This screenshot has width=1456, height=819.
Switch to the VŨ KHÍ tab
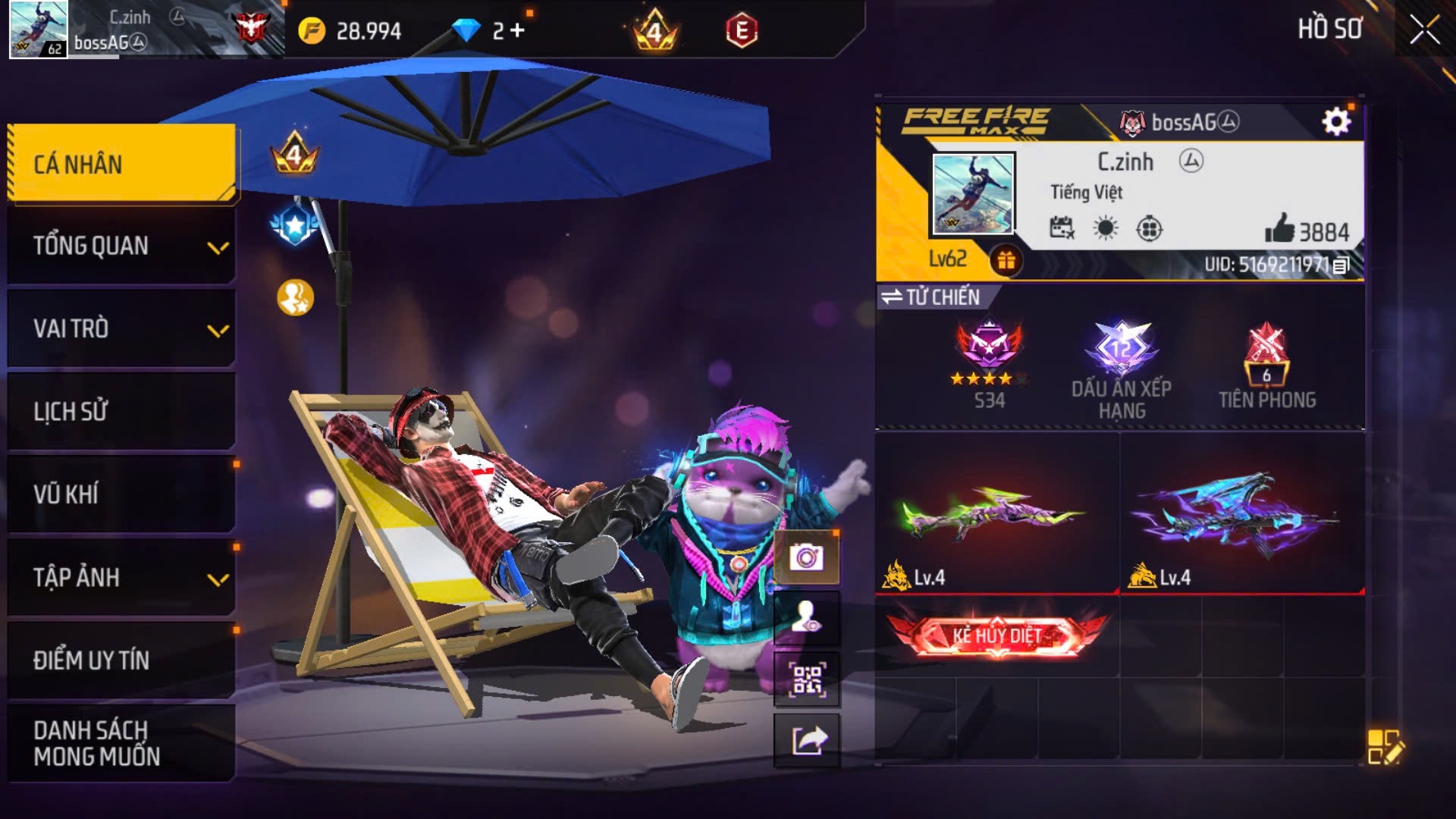pyautogui.click(x=121, y=494)
